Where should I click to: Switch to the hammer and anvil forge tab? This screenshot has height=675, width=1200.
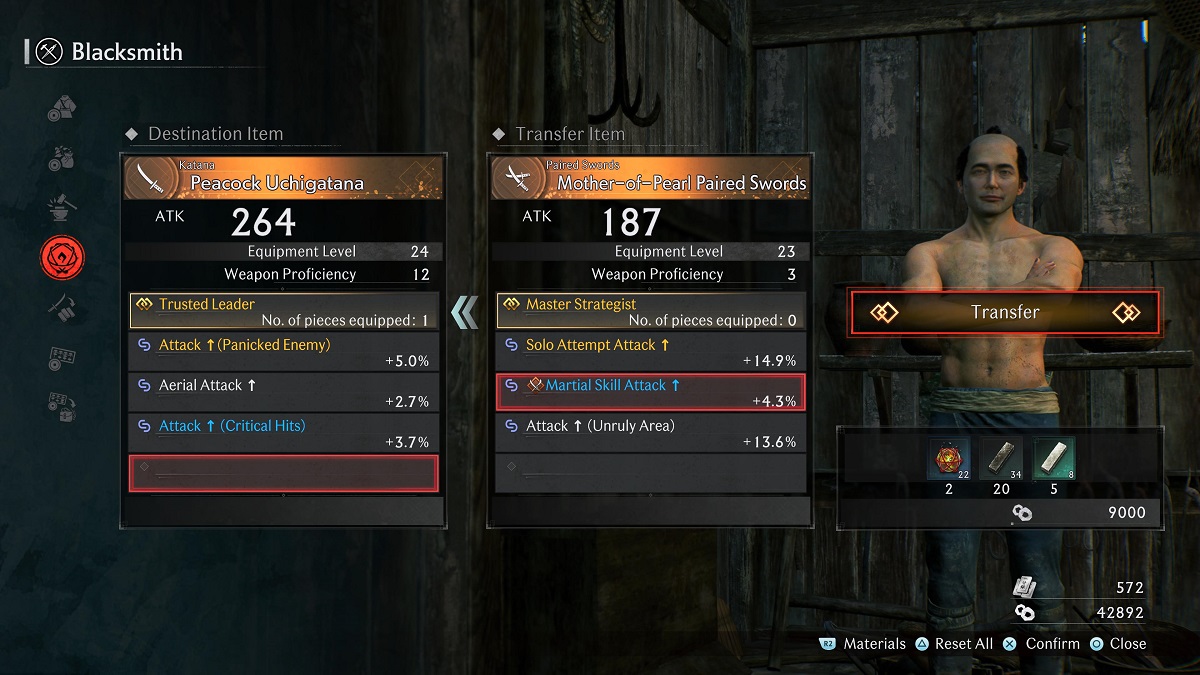[62, 208]
